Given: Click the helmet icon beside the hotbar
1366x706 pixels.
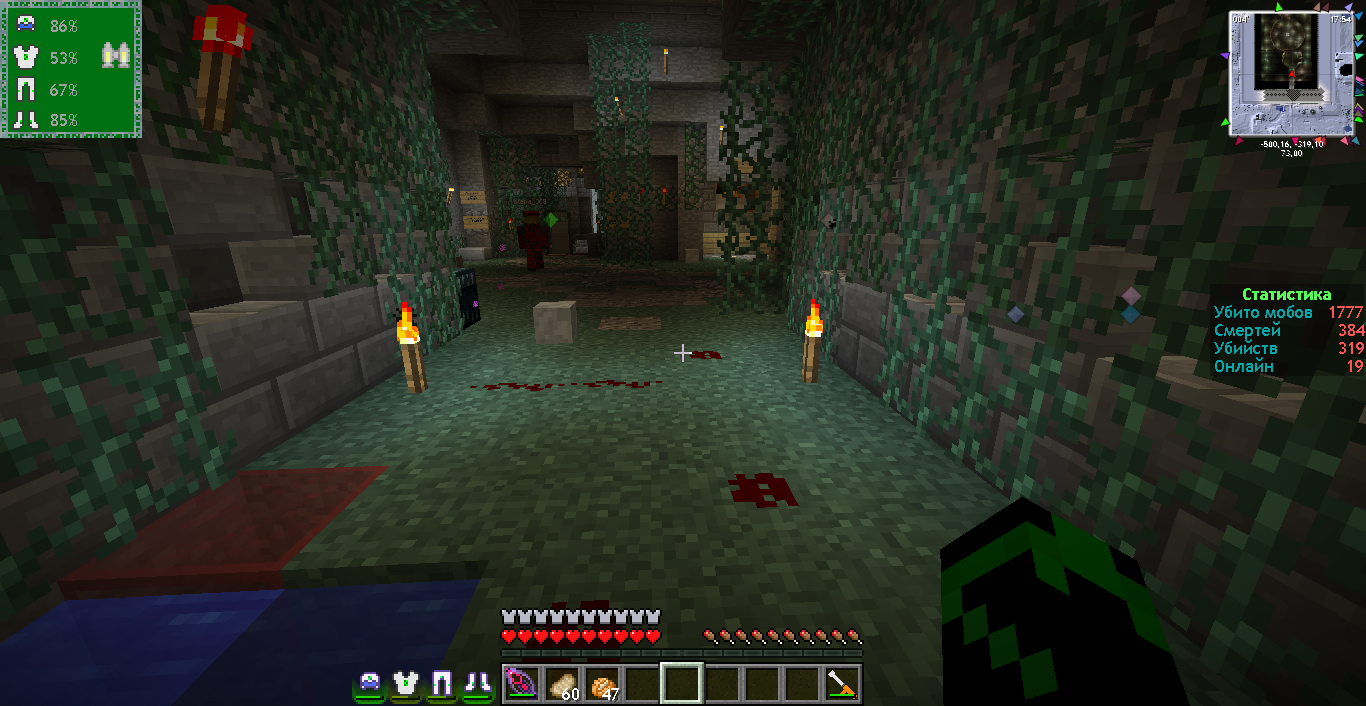Looking at the screenshot, I should pos(370,683).
